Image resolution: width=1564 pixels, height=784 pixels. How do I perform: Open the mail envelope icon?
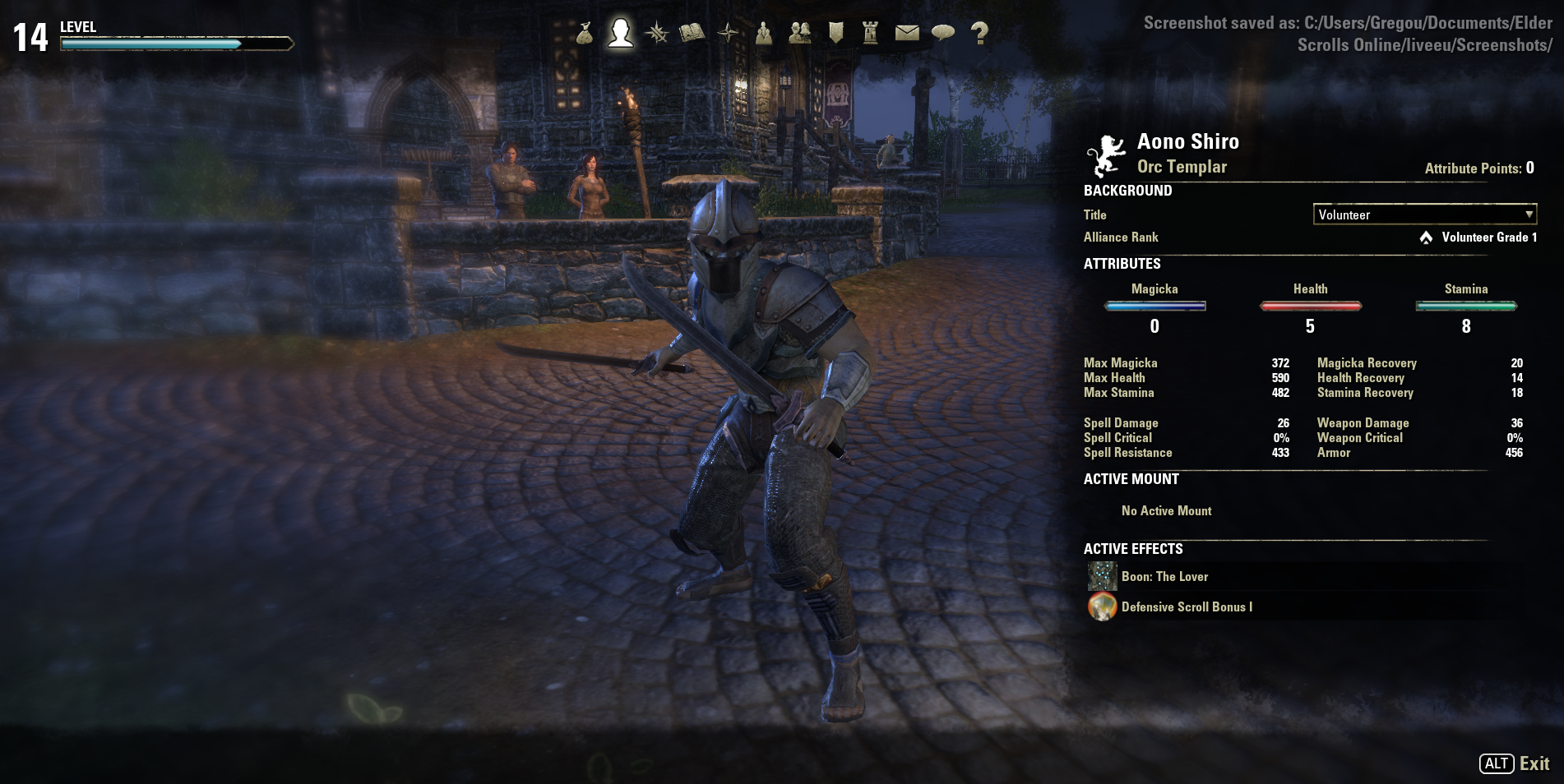coord(907,33)
